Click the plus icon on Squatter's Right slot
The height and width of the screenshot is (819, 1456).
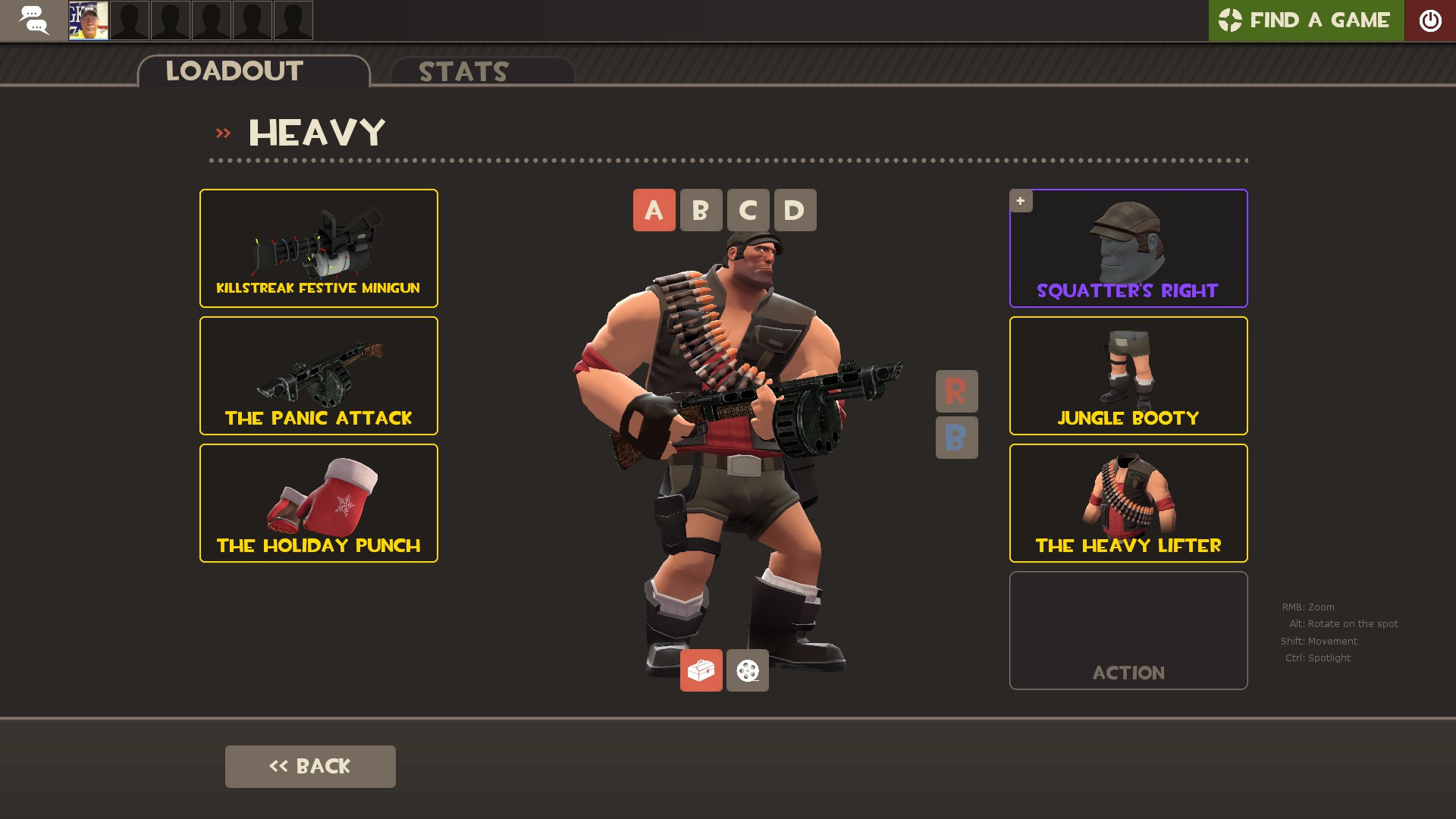click(1021, 200)
